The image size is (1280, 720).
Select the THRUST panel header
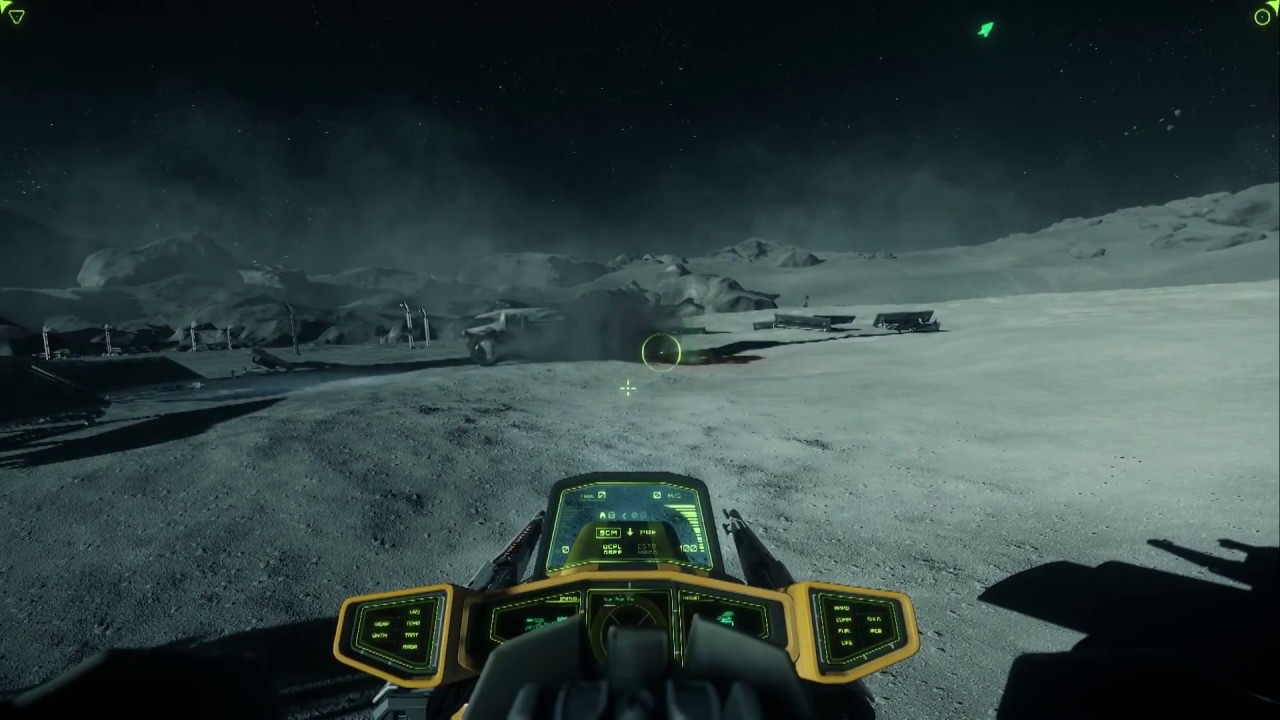pos(692,596)
